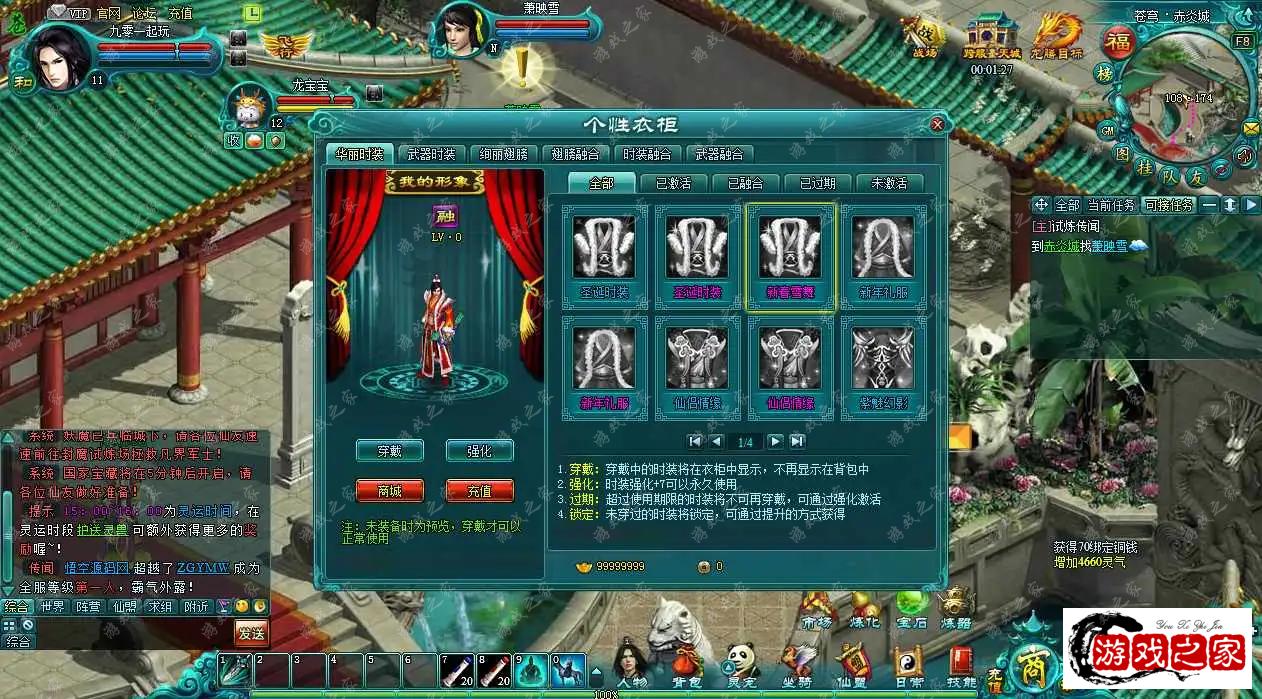Jump to the last wardrobe page
The image size is (1262, 699).
point(797,441)
